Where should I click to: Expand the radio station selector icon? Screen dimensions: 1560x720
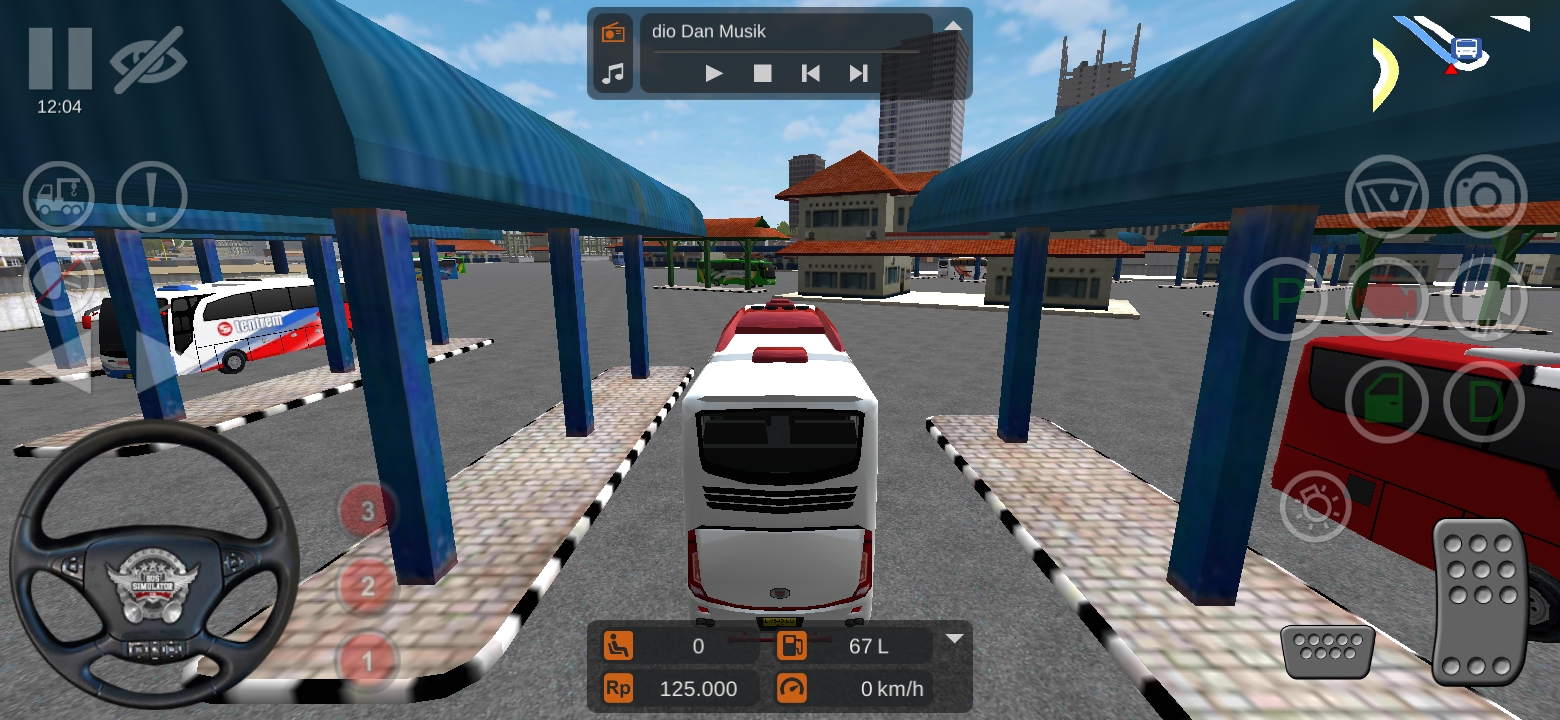[613, 31]
